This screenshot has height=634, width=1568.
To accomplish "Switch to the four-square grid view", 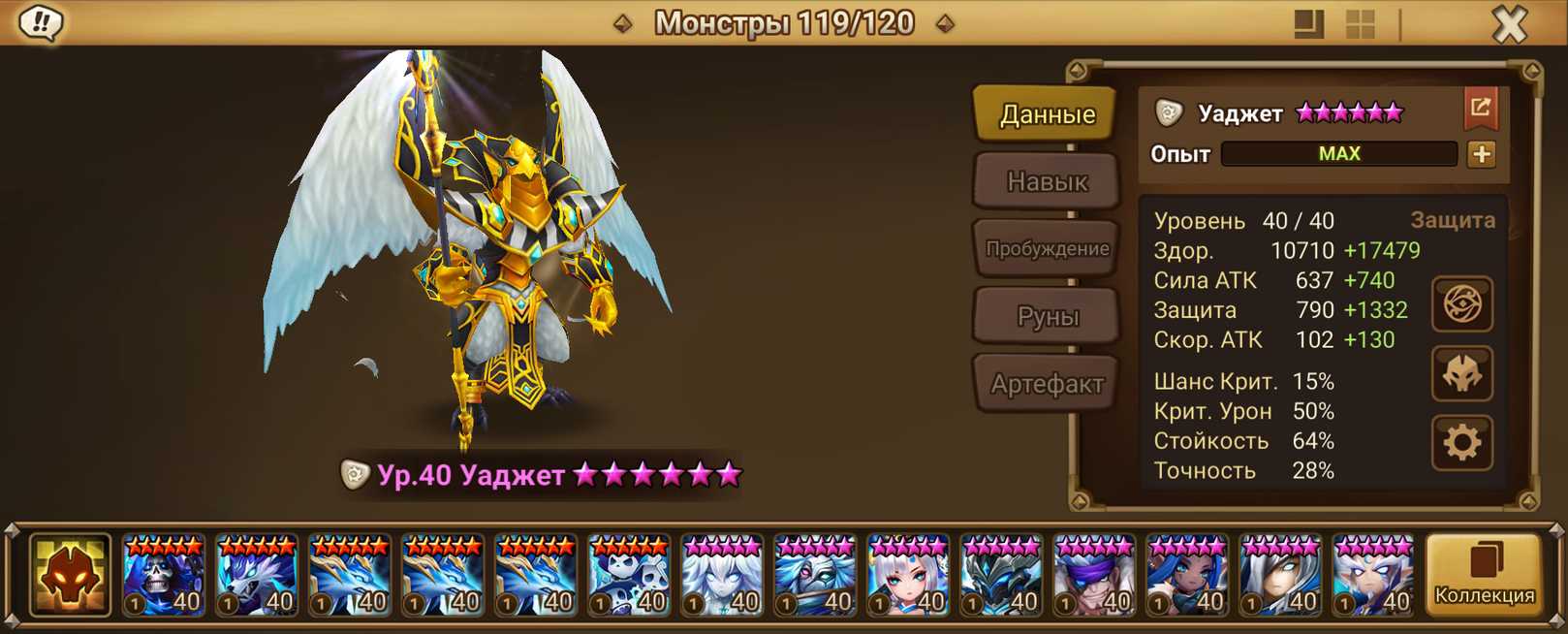I will tap(1361, 24).
